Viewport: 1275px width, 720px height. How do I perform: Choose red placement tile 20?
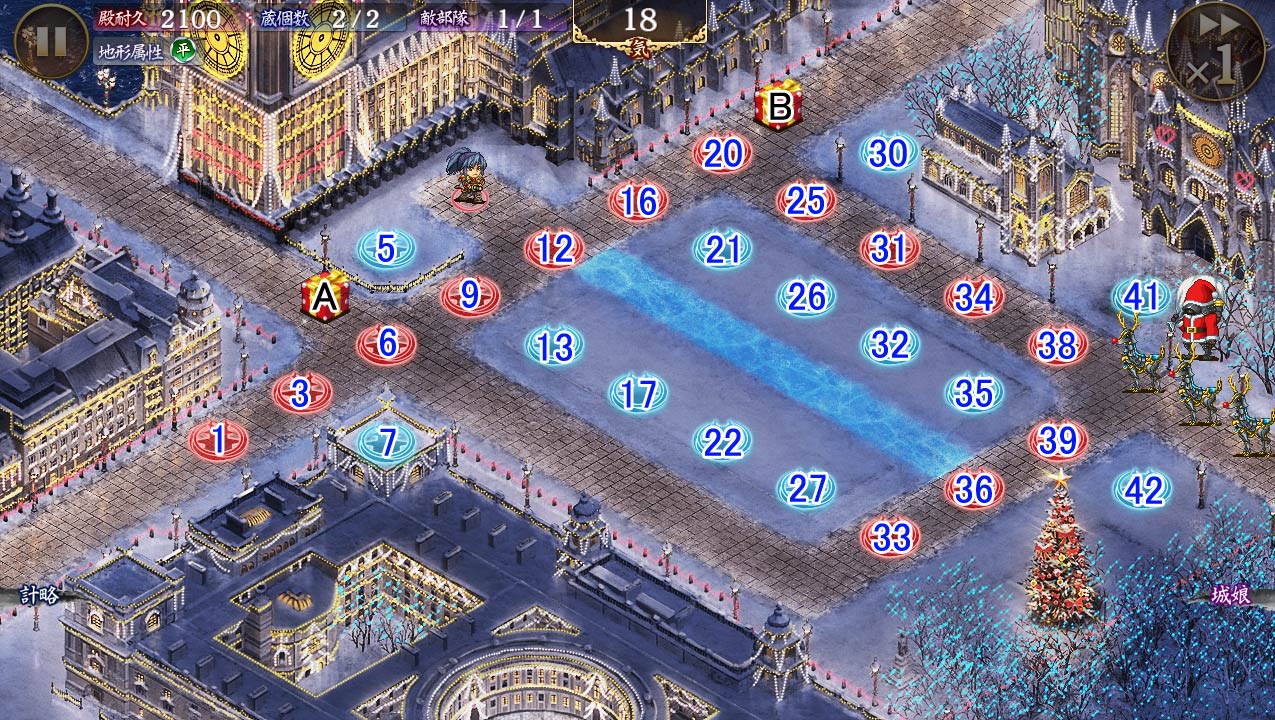[722, 154]
